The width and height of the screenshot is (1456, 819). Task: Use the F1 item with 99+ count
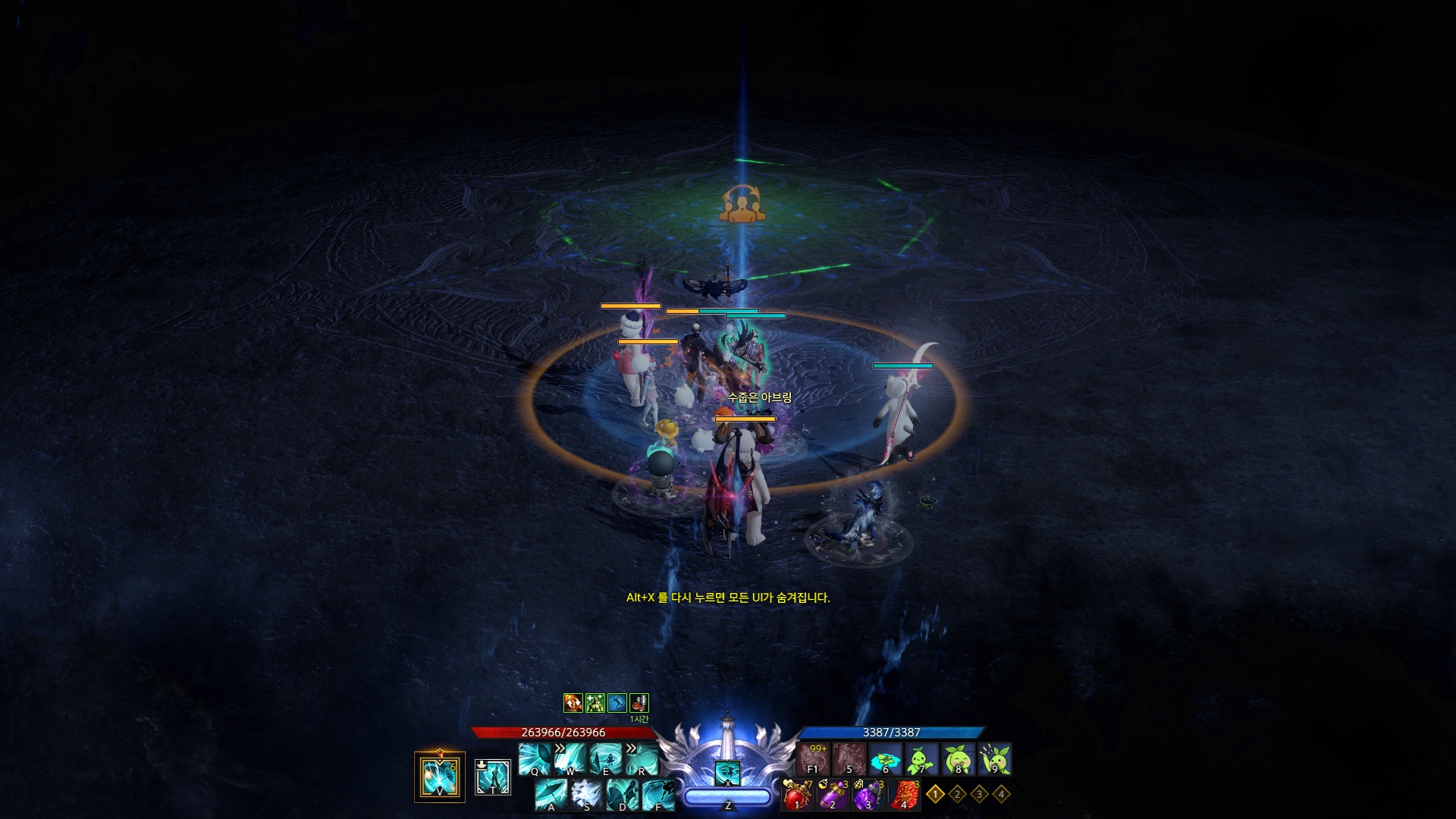[813, 758]
